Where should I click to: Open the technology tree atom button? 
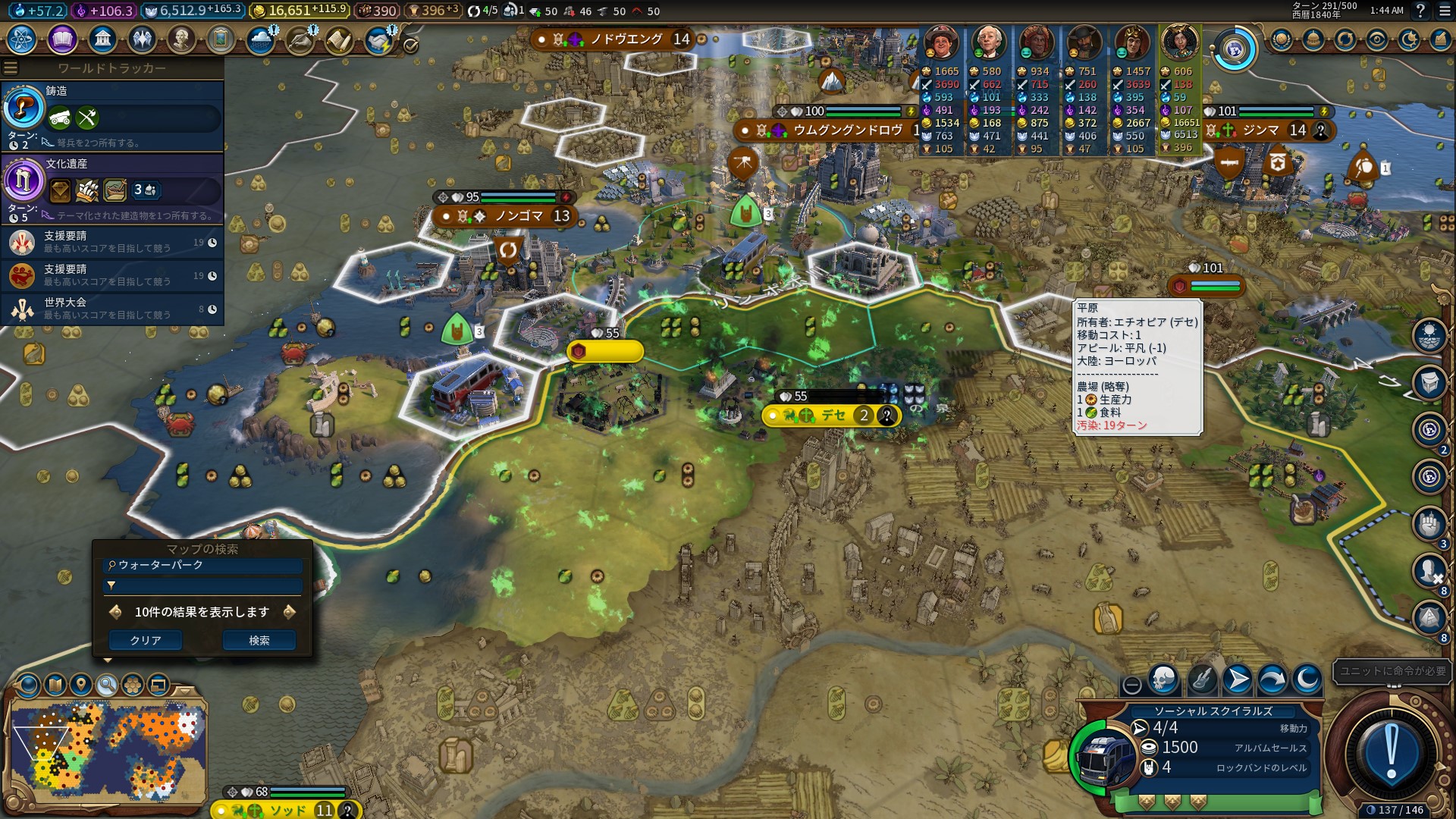(x=21, y=39)
